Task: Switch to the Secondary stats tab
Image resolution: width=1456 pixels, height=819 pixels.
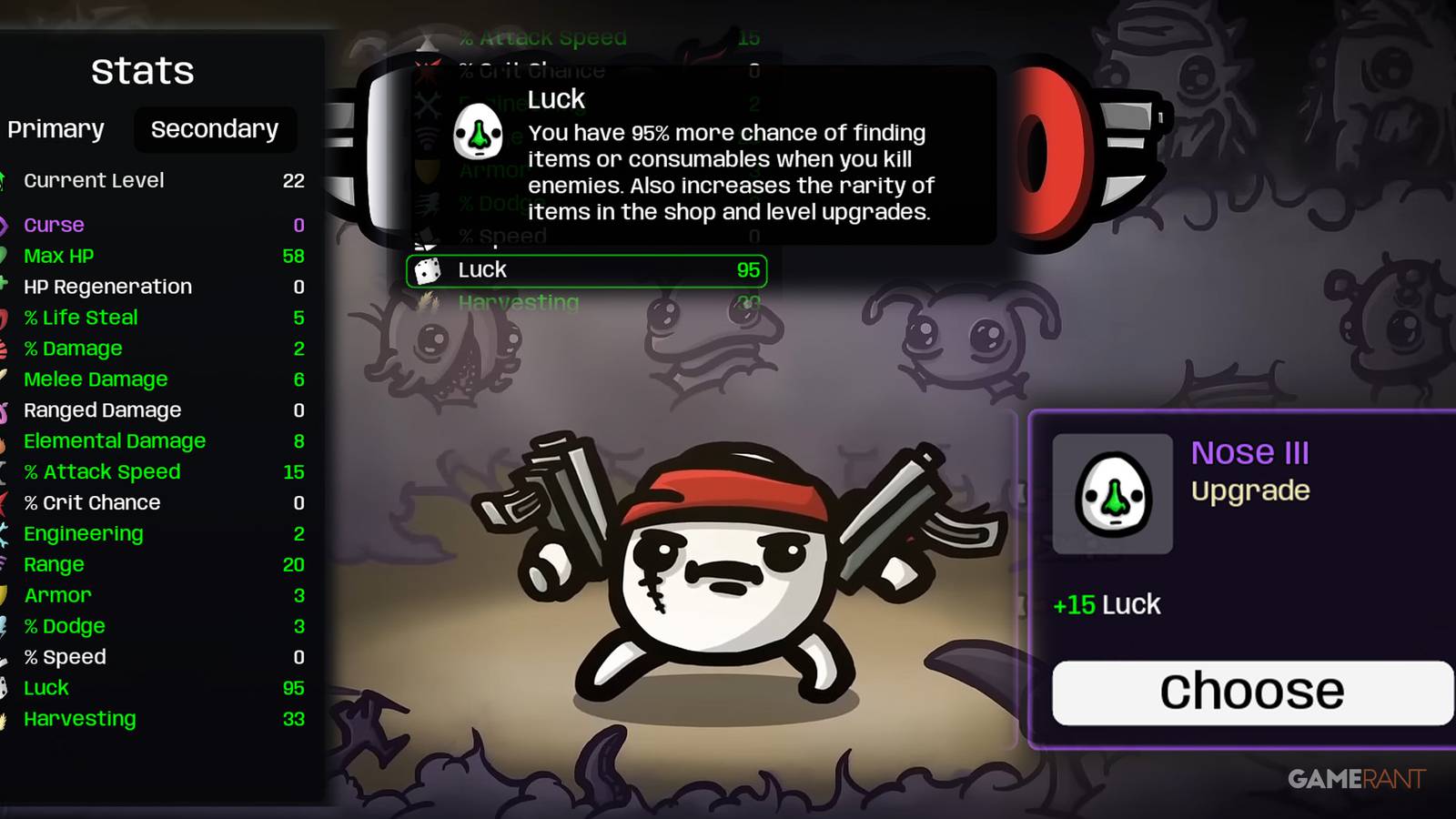Action: [215, 129]
